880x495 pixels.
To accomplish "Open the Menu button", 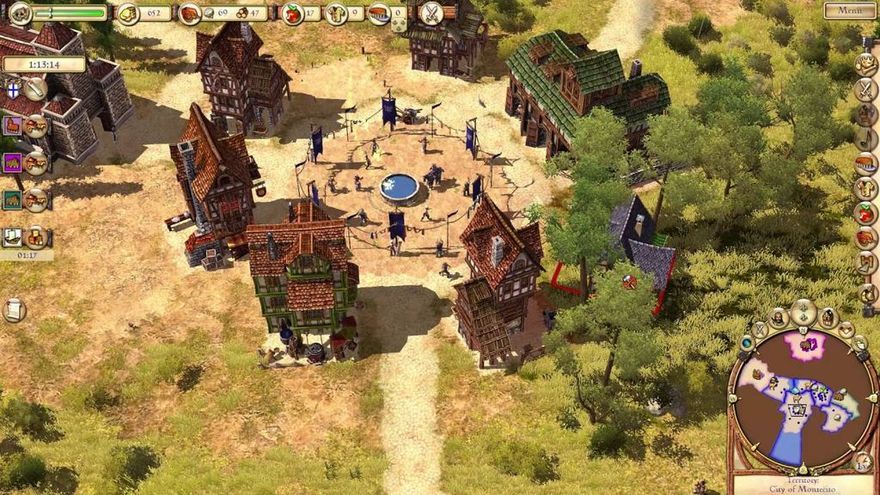I will [850, 11].
